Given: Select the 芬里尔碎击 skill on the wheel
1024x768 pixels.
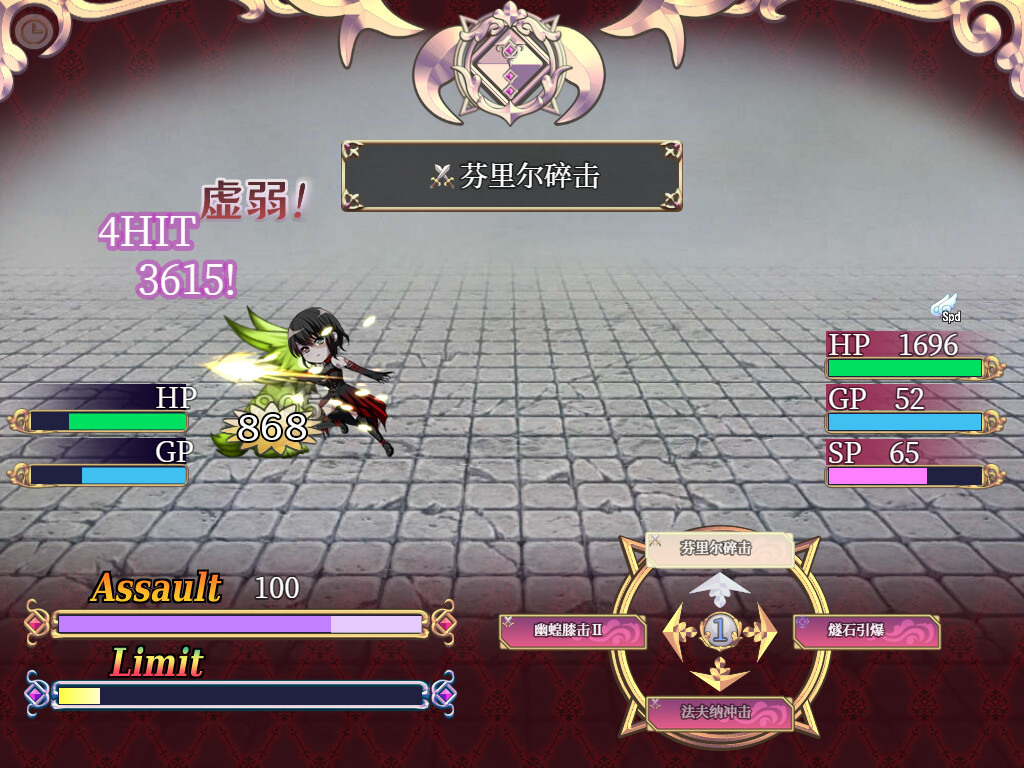Looking at the screenshot, I should click(x=719, y=549).
